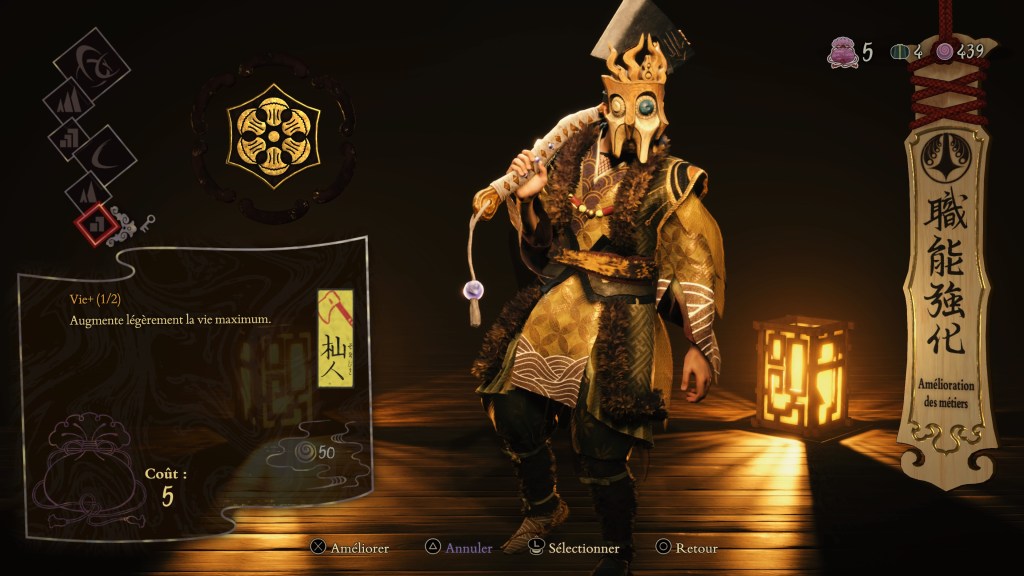Select the three-bars upgrade node

click(x=68, y=137)
